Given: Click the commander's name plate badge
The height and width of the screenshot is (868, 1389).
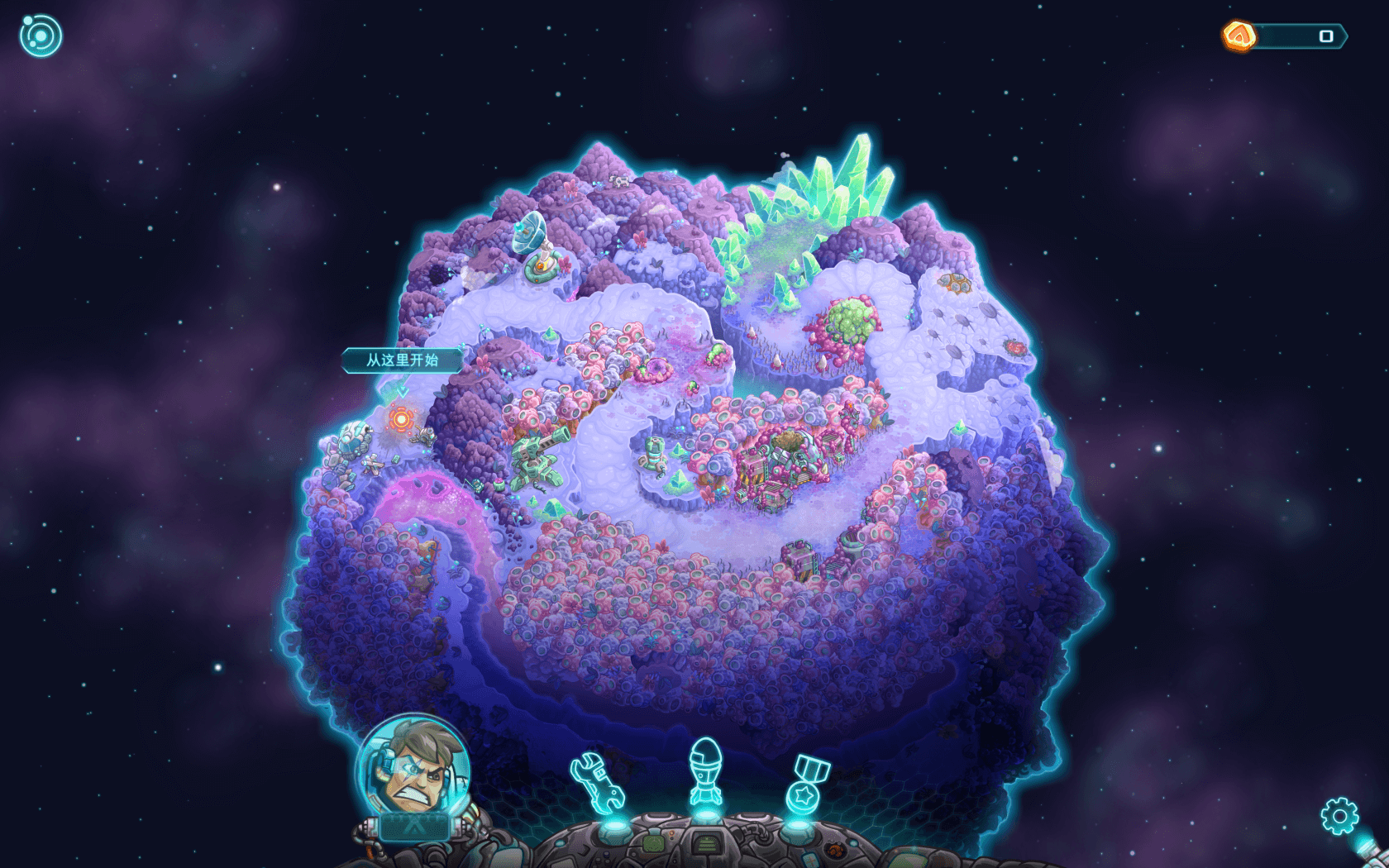Looking at the screenshot, I should pos(413,824).
